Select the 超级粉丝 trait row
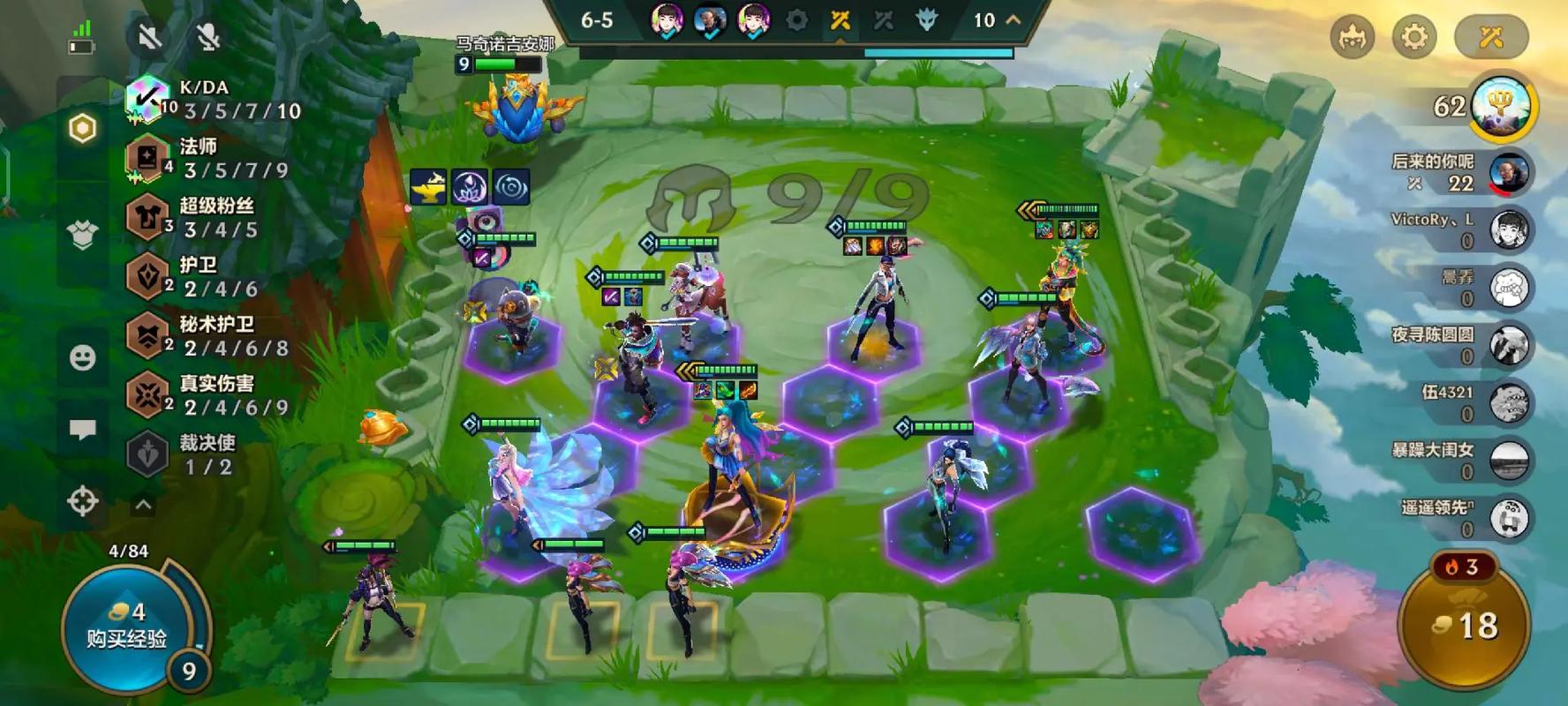Image resolution: width=1568 pixels, height=706 pixels. pos(212,217)
